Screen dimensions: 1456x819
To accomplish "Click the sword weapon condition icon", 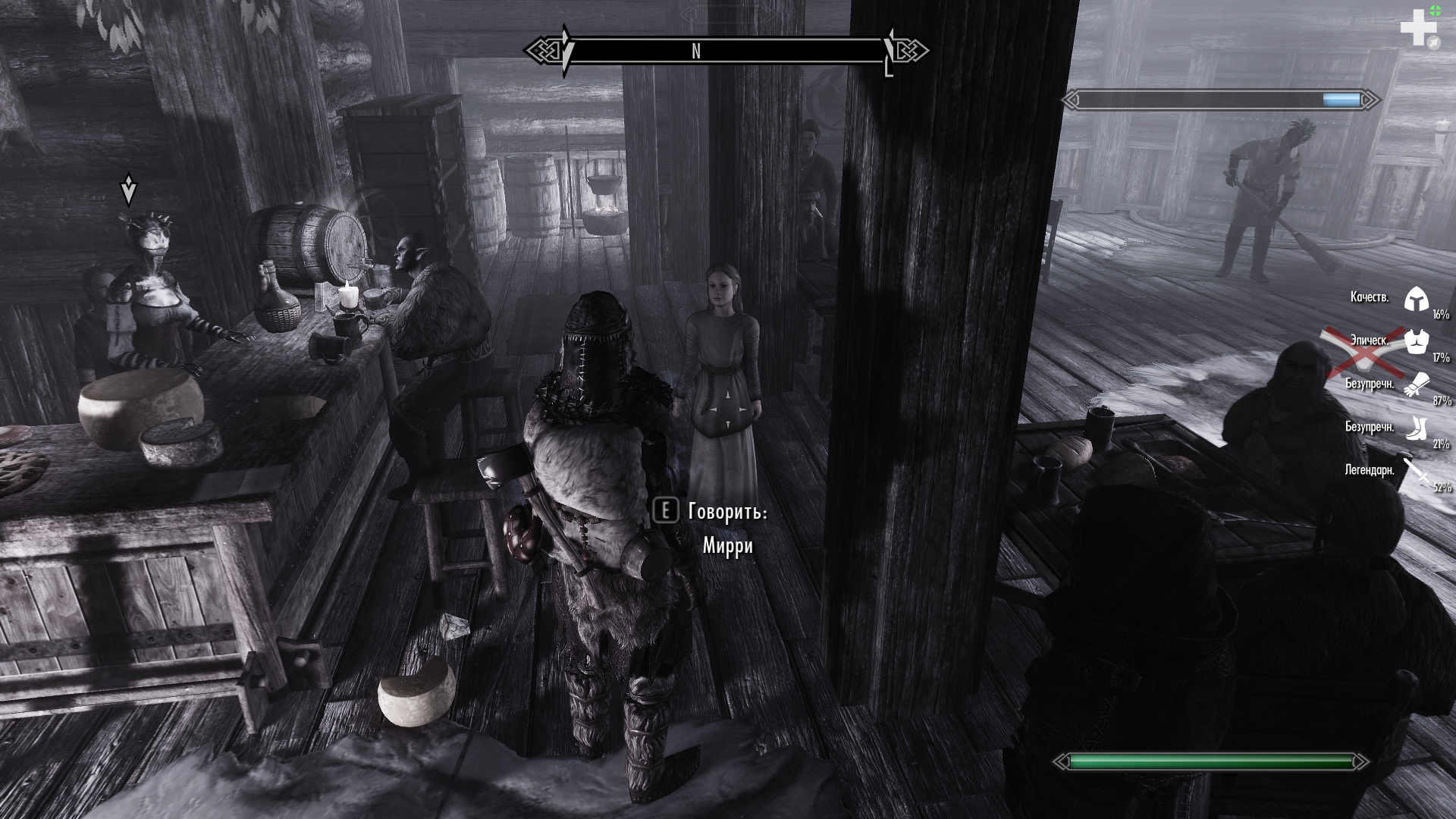I will click(1415, 472).
